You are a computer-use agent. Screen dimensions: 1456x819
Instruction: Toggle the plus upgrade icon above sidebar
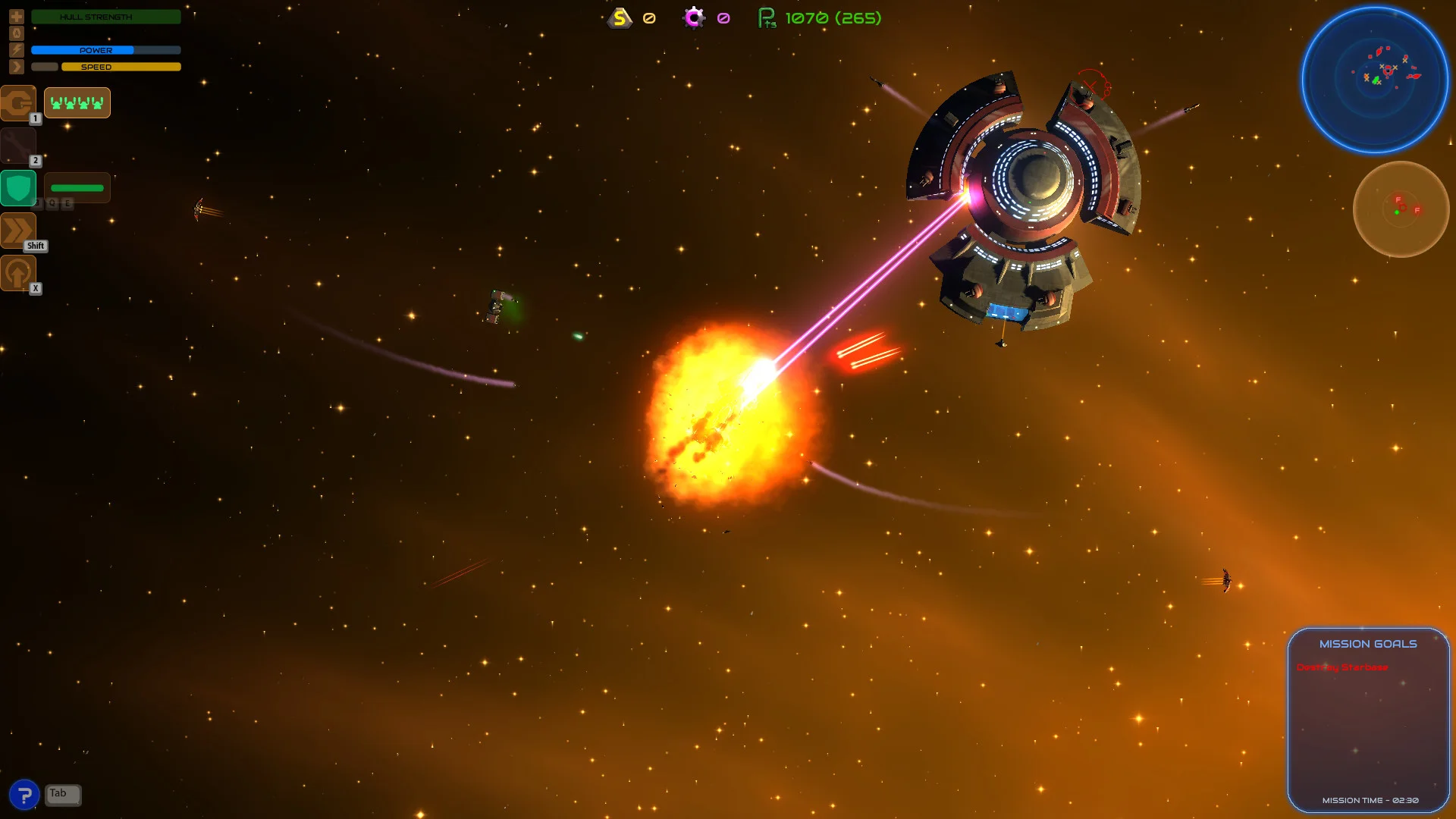[x=17, y=16]
